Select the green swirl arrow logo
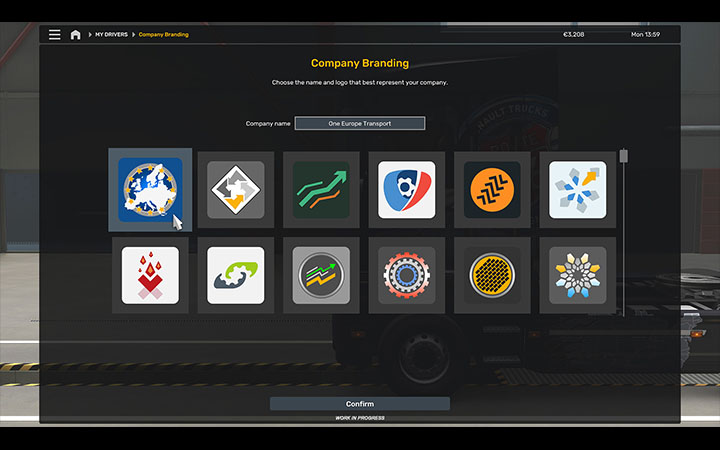The width and height of the screenshot is (720, 450). (x=235, y=275)
